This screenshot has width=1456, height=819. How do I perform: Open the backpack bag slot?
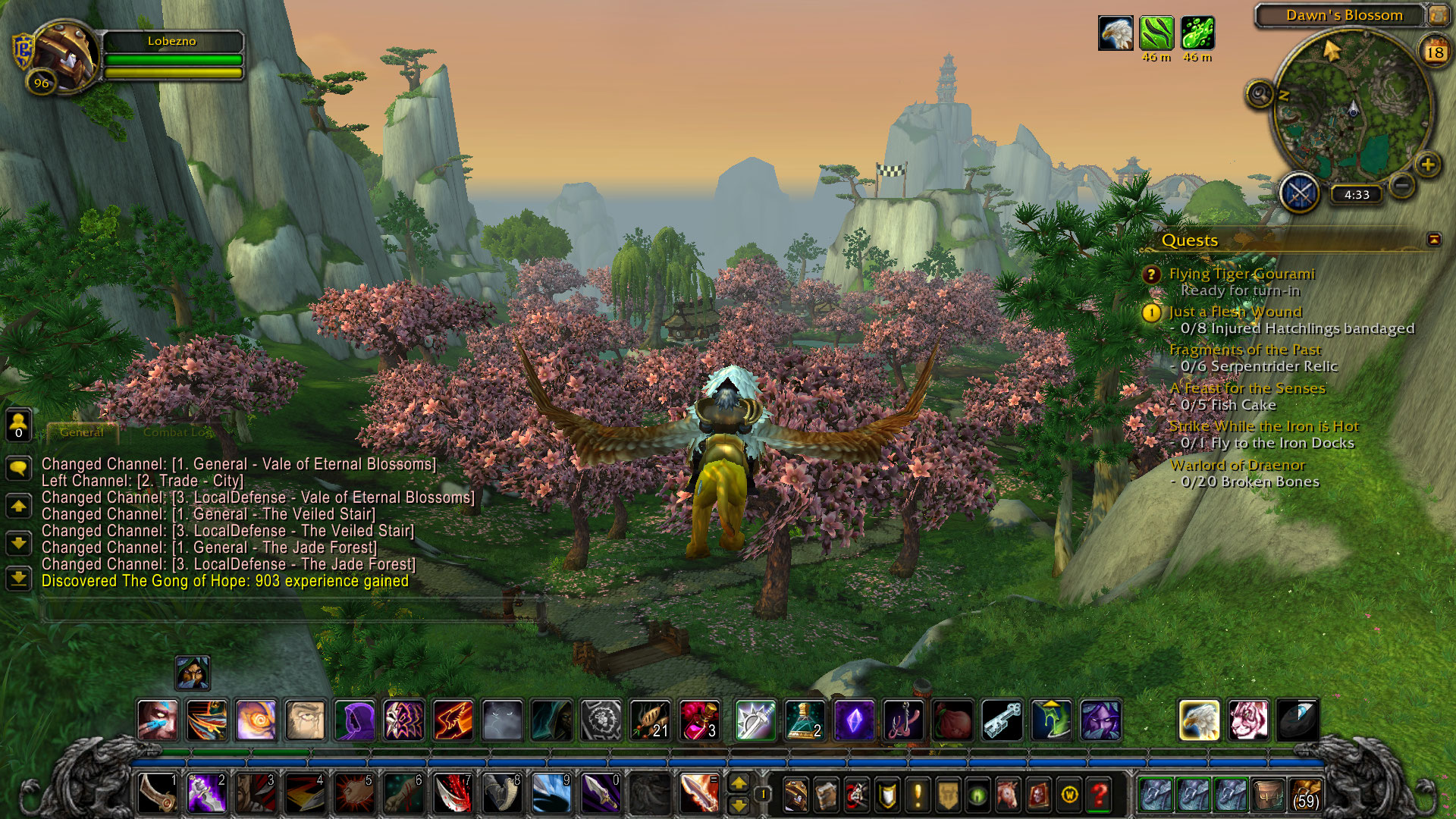click(1304, 794)
